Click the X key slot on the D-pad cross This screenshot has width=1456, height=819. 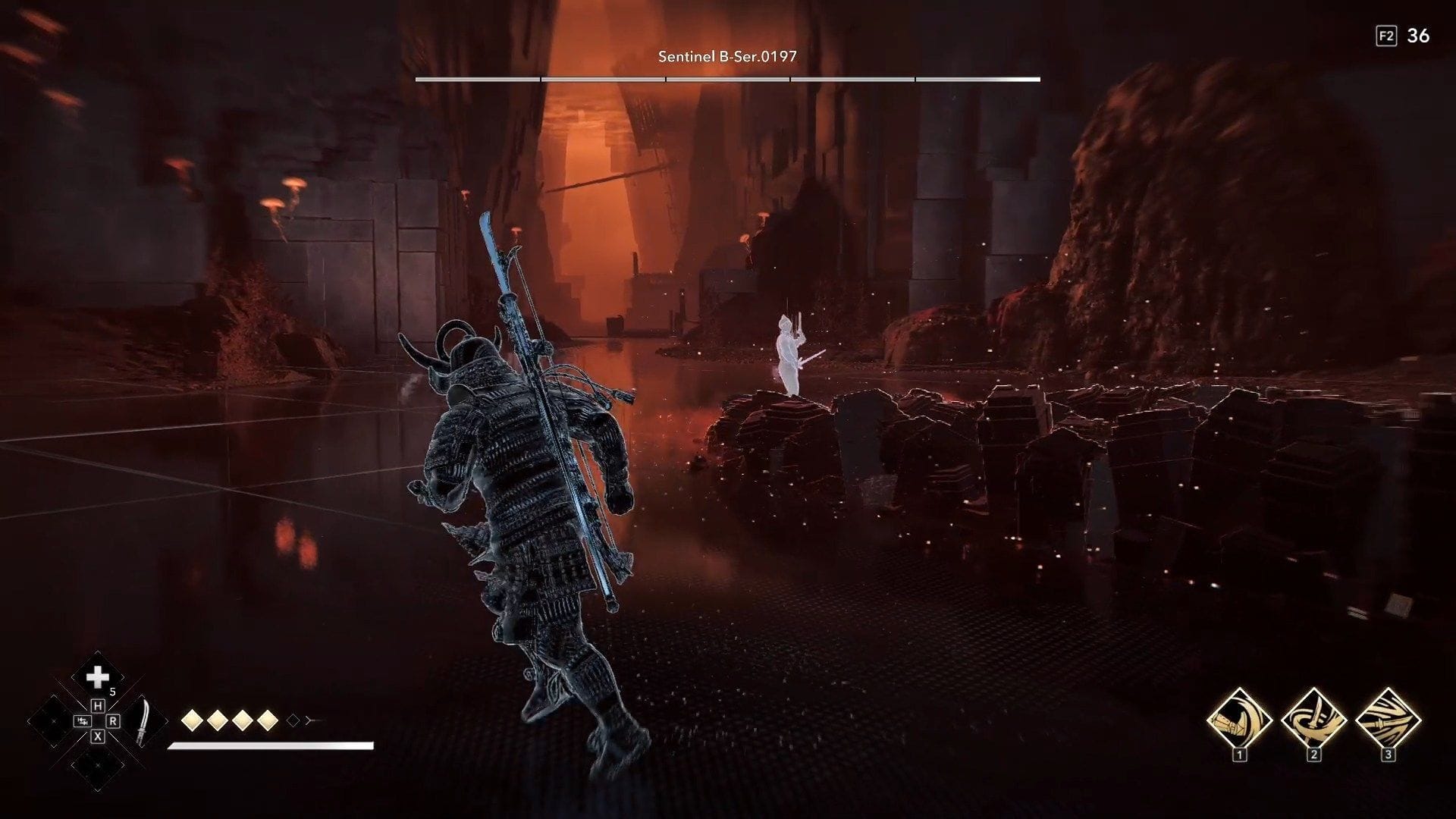pos(97,736)
